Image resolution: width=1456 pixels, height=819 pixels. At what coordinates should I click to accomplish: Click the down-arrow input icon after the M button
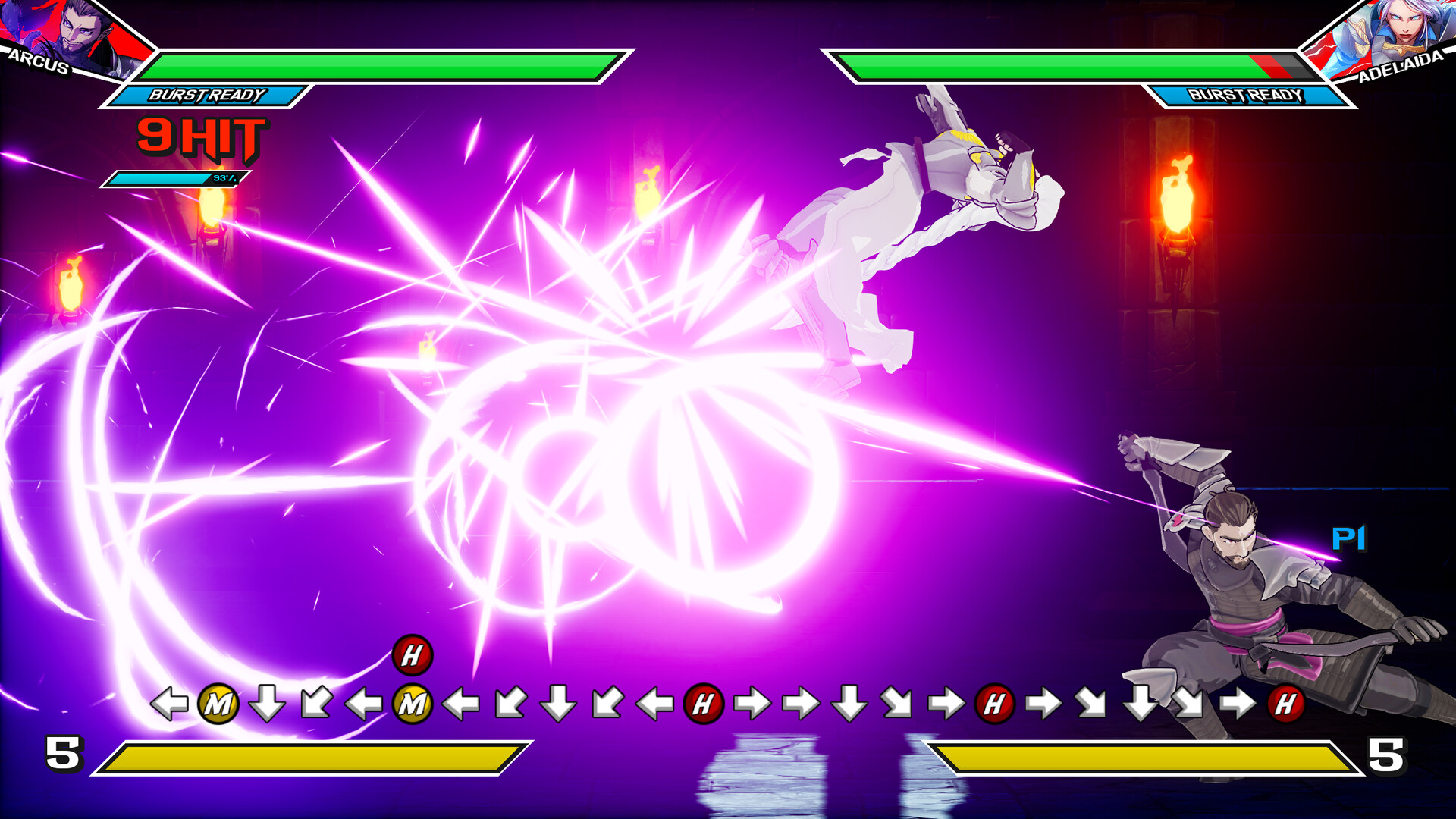[x=265, y=704]
